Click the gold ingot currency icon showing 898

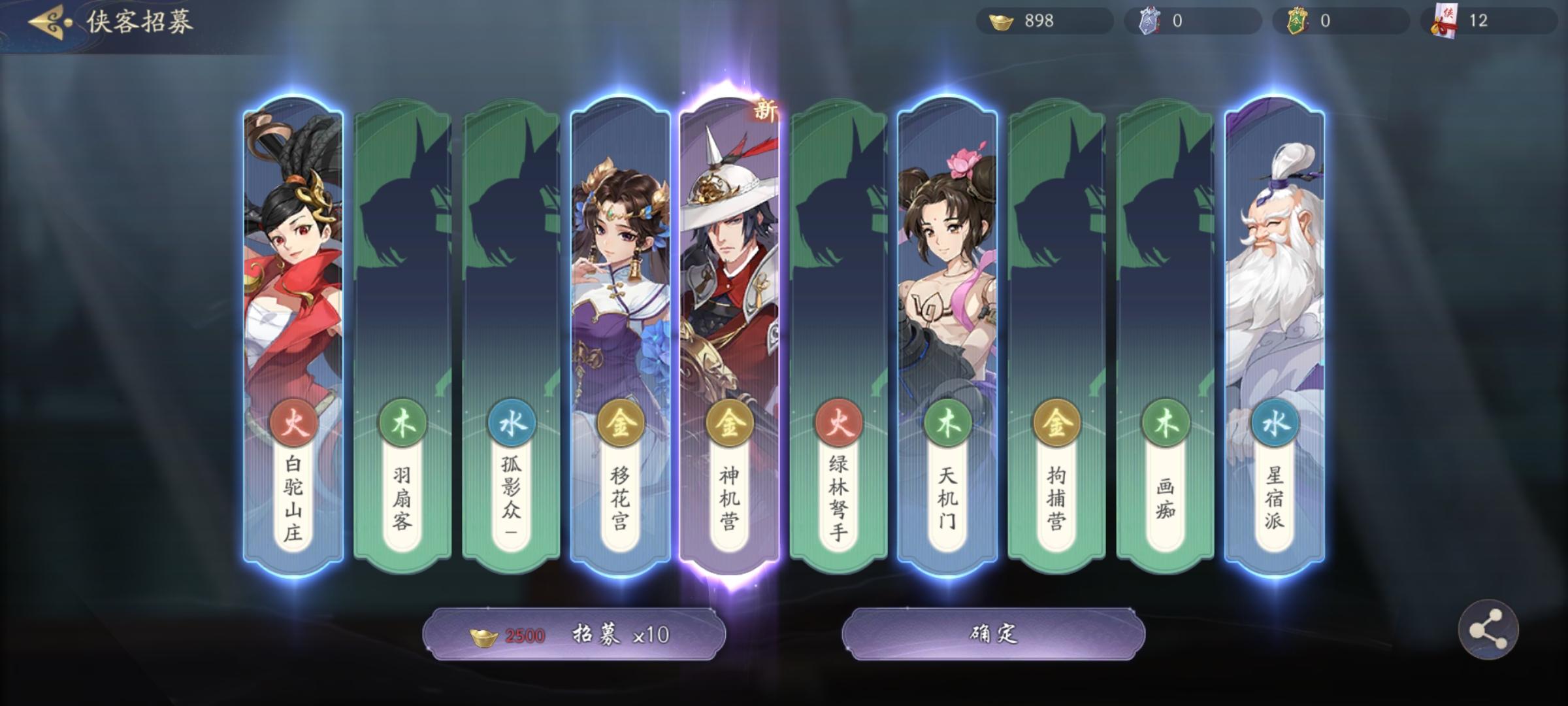click(1000, 20)
